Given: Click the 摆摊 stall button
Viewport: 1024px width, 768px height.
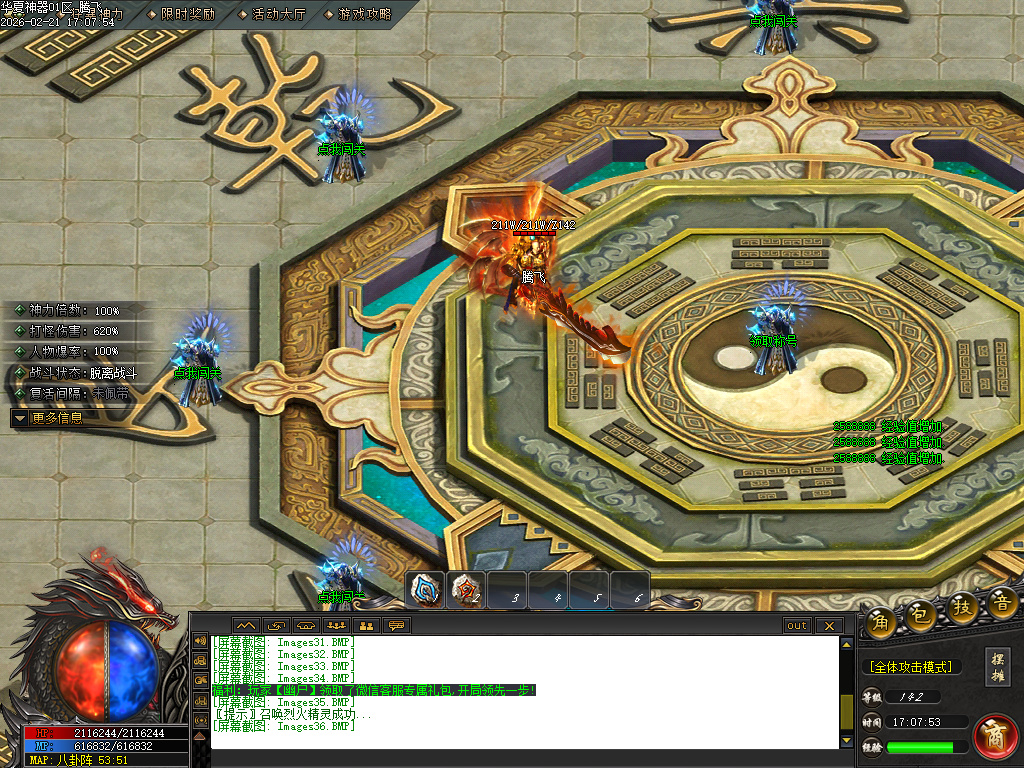Looking at the screenshot, I should tap(997, 664).
